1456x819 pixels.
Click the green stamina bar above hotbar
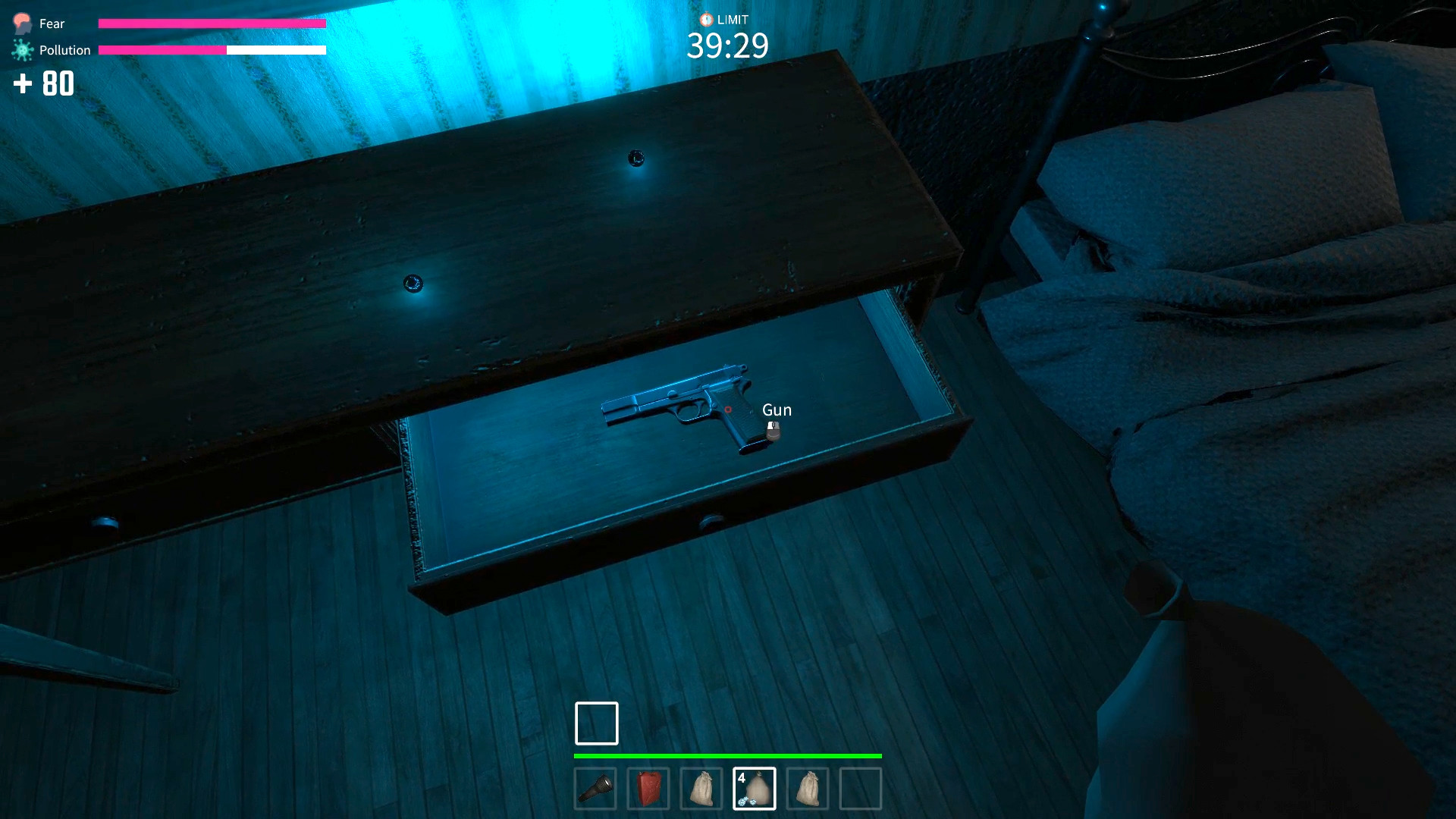(x=728, y=756)
